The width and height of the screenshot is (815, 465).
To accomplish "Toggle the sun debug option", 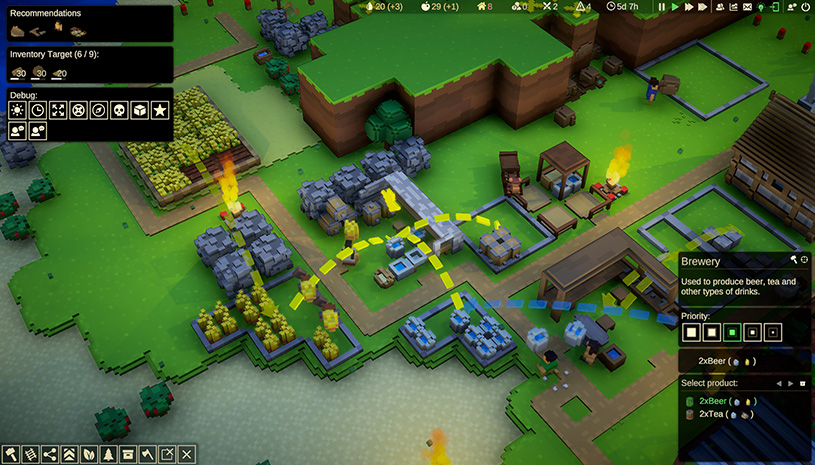I will click(x=17, y=110).
